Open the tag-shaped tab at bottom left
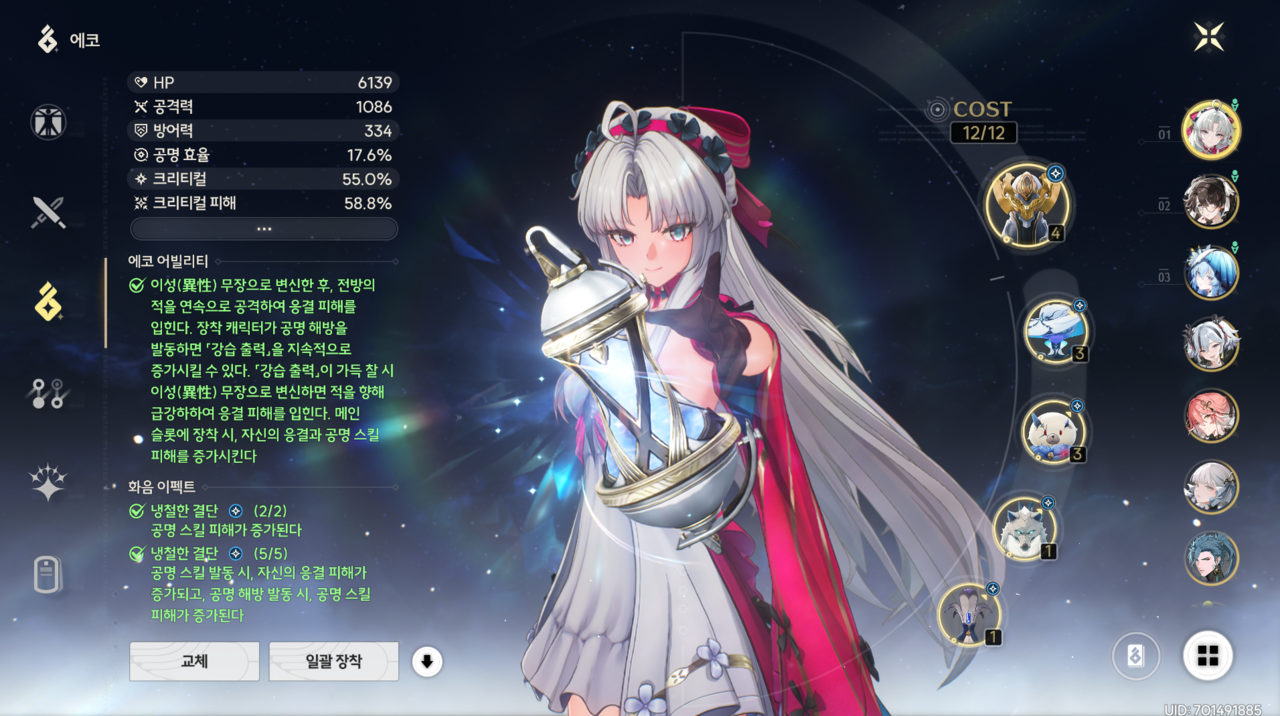 (x=48, y=574)
